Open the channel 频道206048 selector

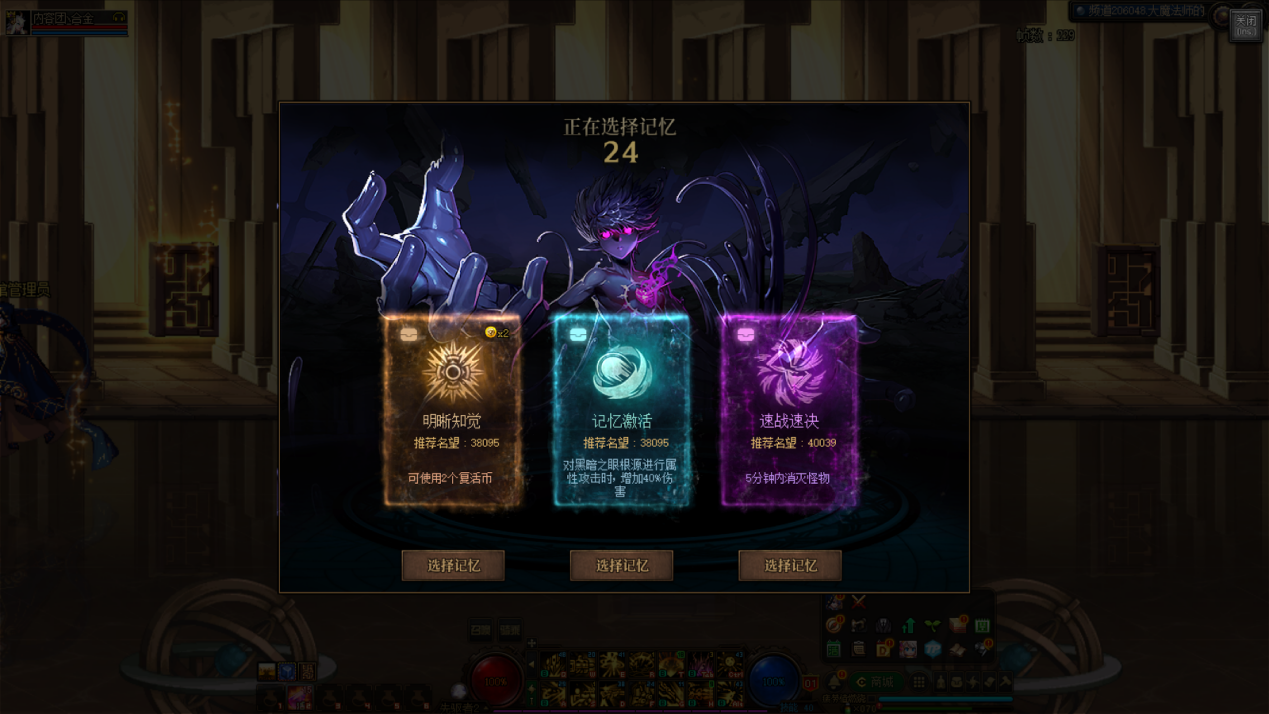pyautogui.click(x=1140, y=11)
